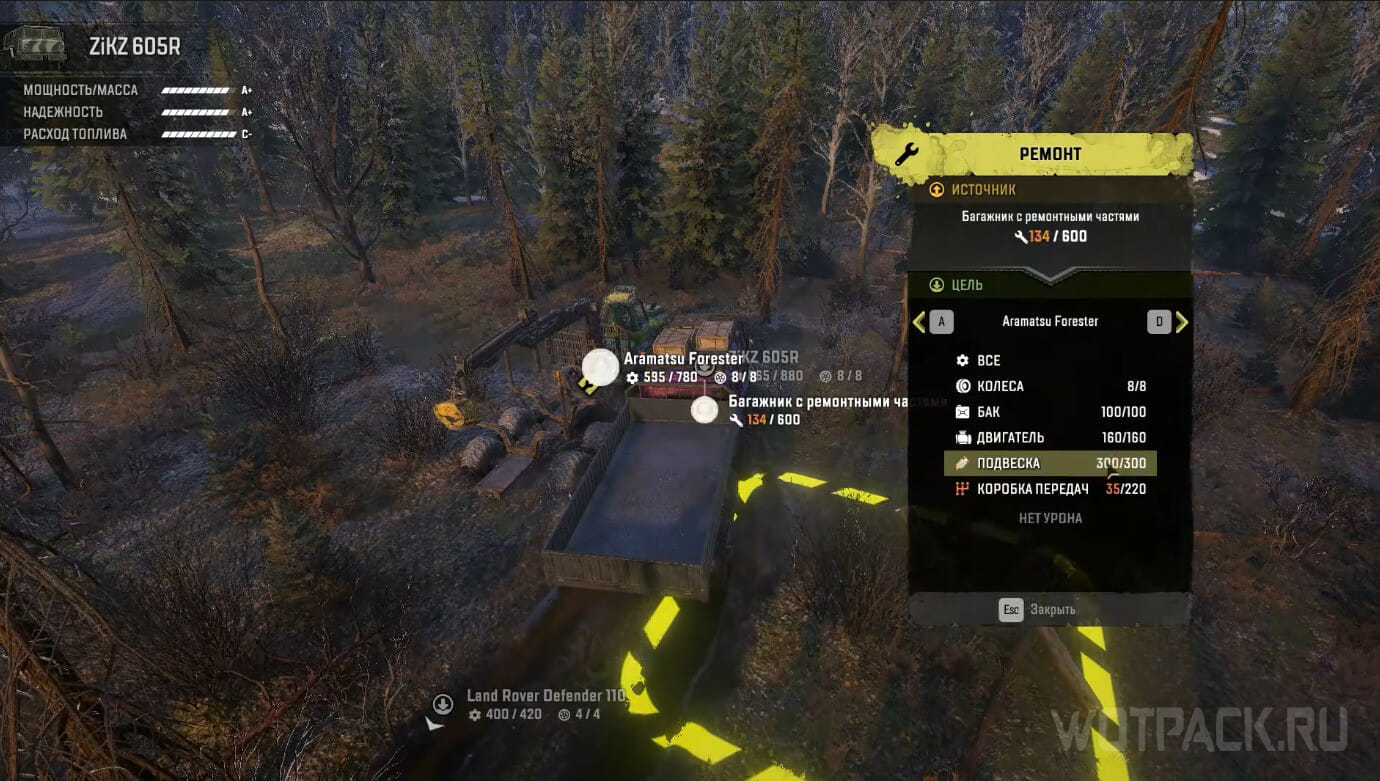Screen dimensions: 1380x781
Task: Click the highlighted ПОДВЕСКА row
Action: click(x=1049, y=463)
